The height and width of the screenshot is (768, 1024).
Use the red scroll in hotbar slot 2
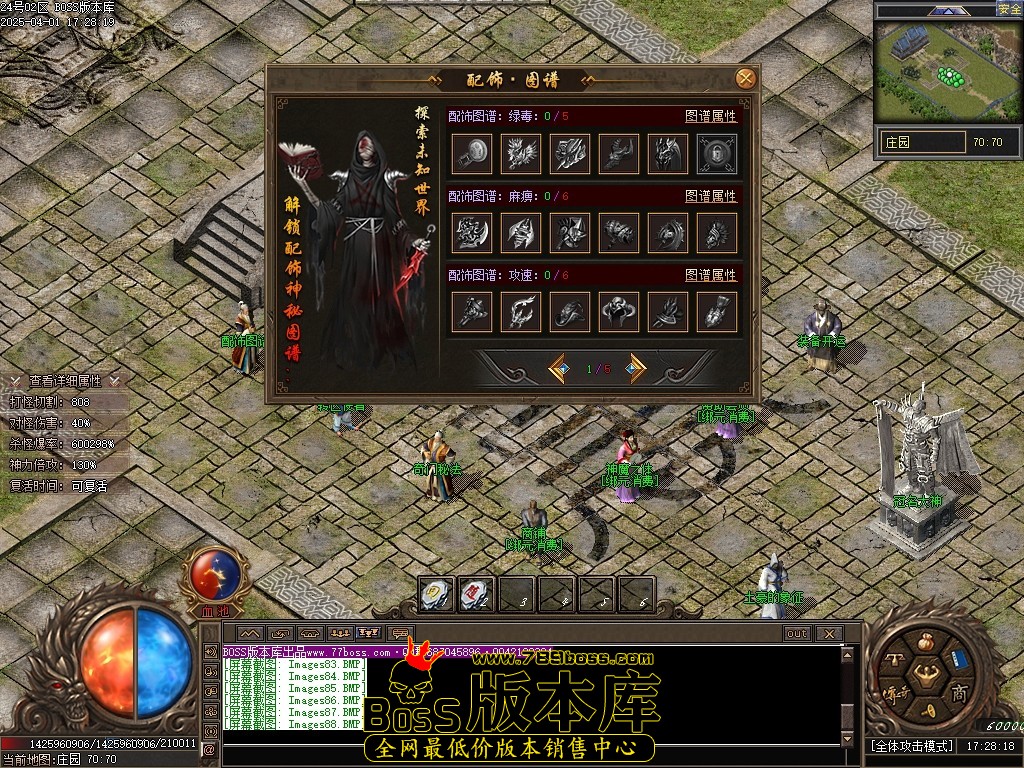pos(476,594)
